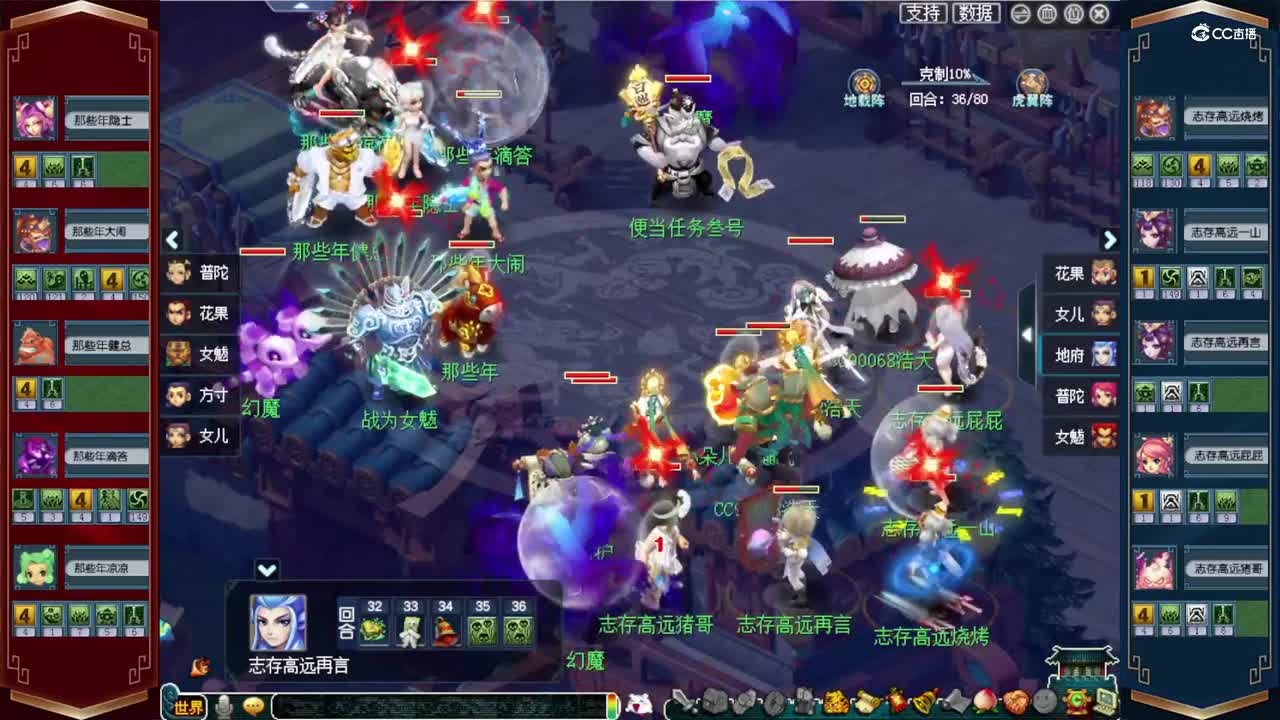Open the bell icon in the bottom toolbar
1280x720 pixels.
click(922, 703)
